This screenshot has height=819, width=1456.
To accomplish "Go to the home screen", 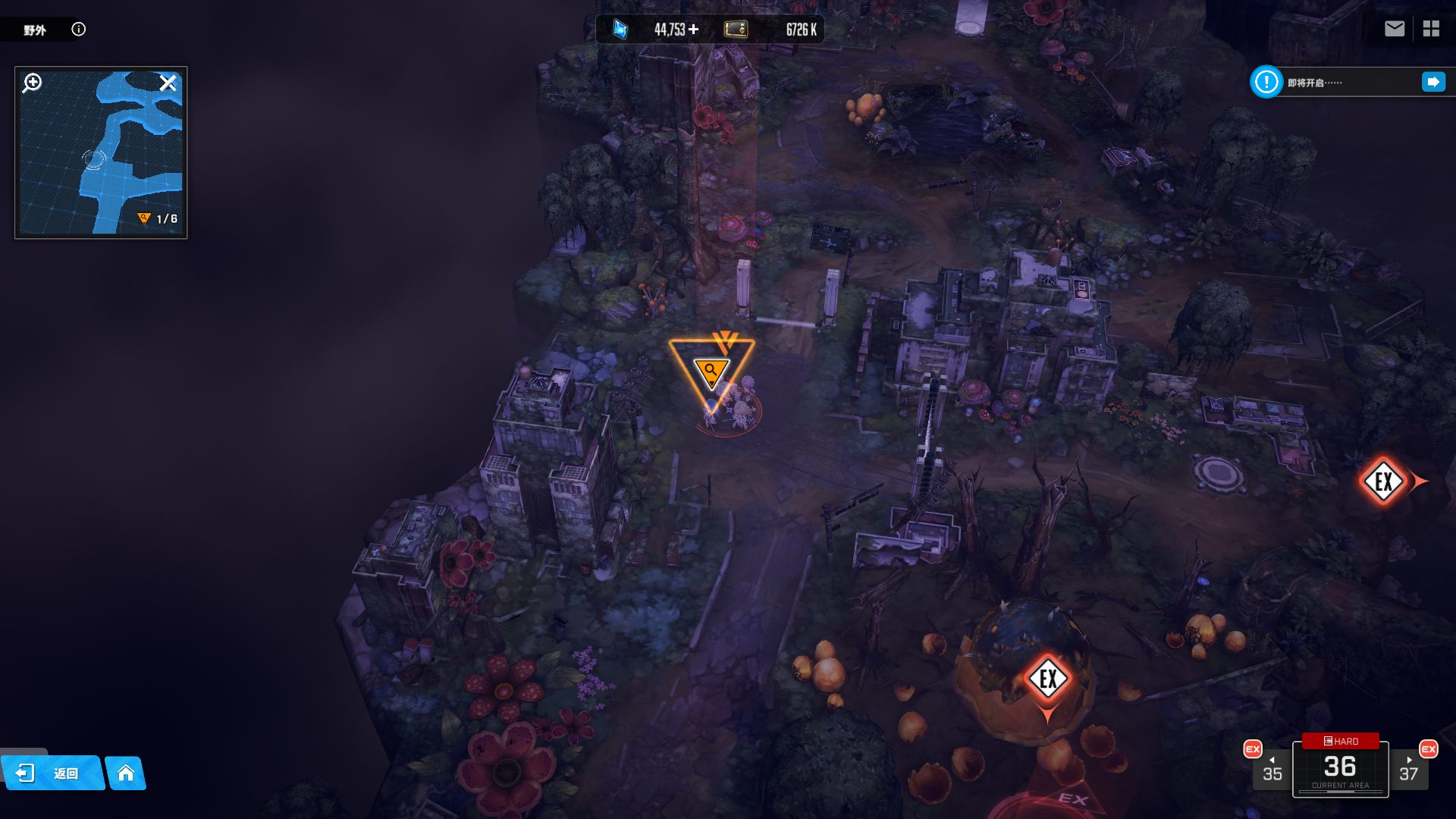I will [126, 773].
